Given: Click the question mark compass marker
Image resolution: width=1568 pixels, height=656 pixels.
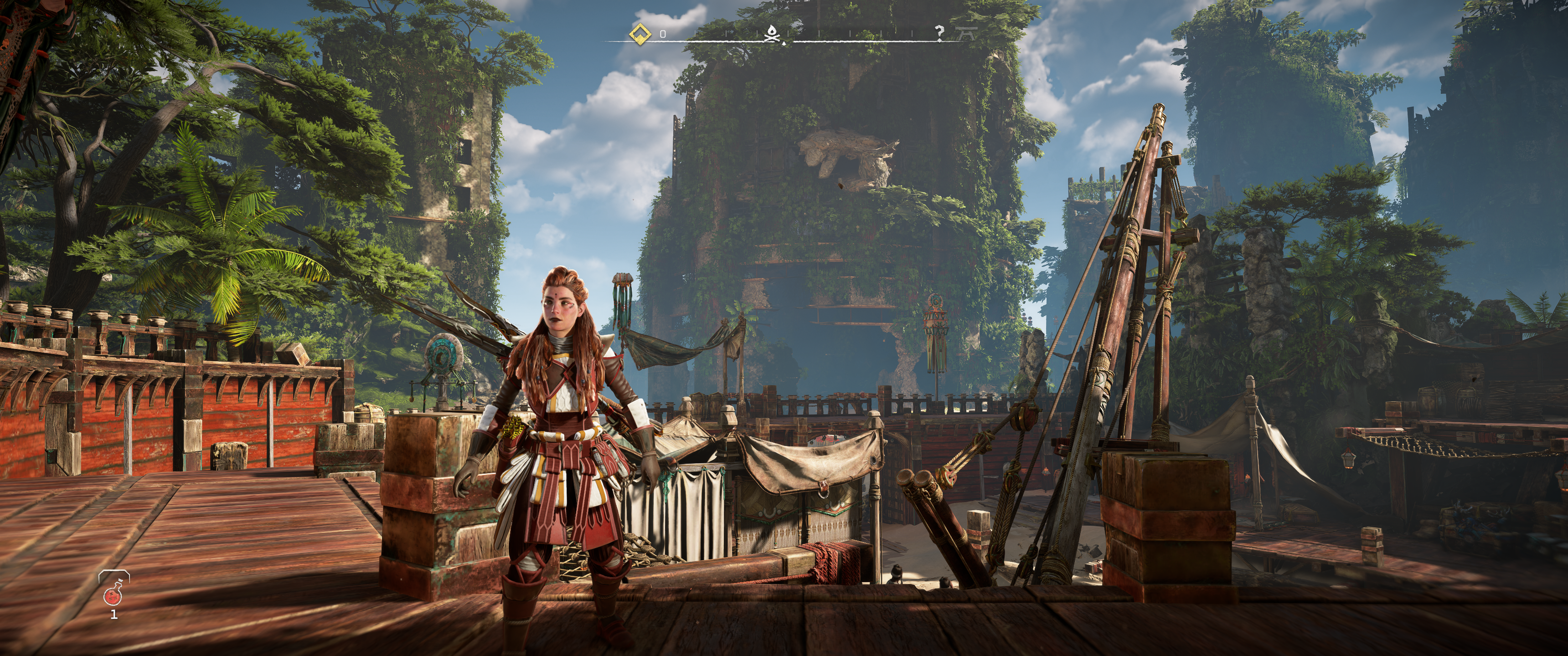Looking at the screenshot, I should (x=940, y=32).
